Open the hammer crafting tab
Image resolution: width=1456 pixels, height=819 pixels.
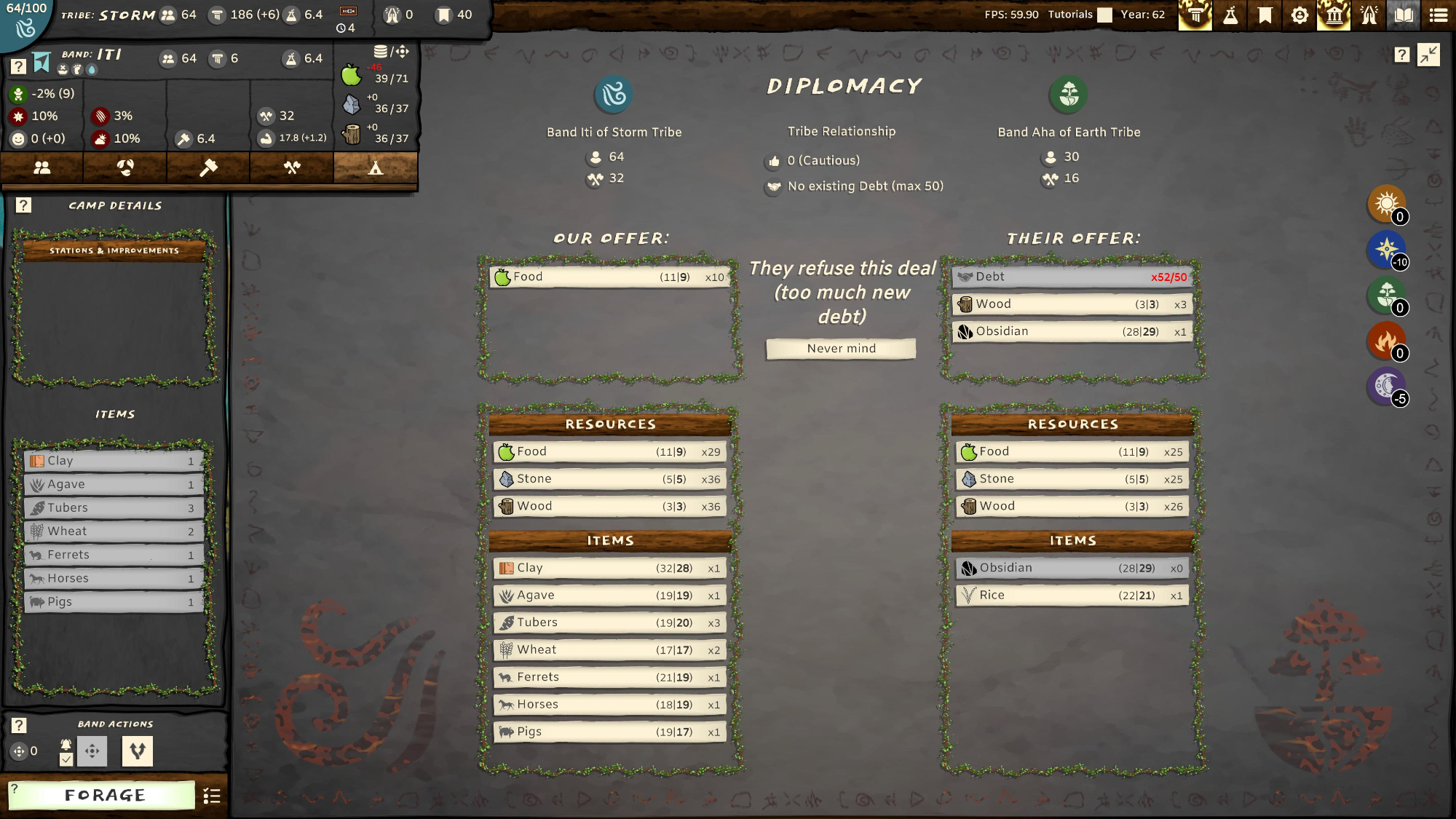point(208,167)
